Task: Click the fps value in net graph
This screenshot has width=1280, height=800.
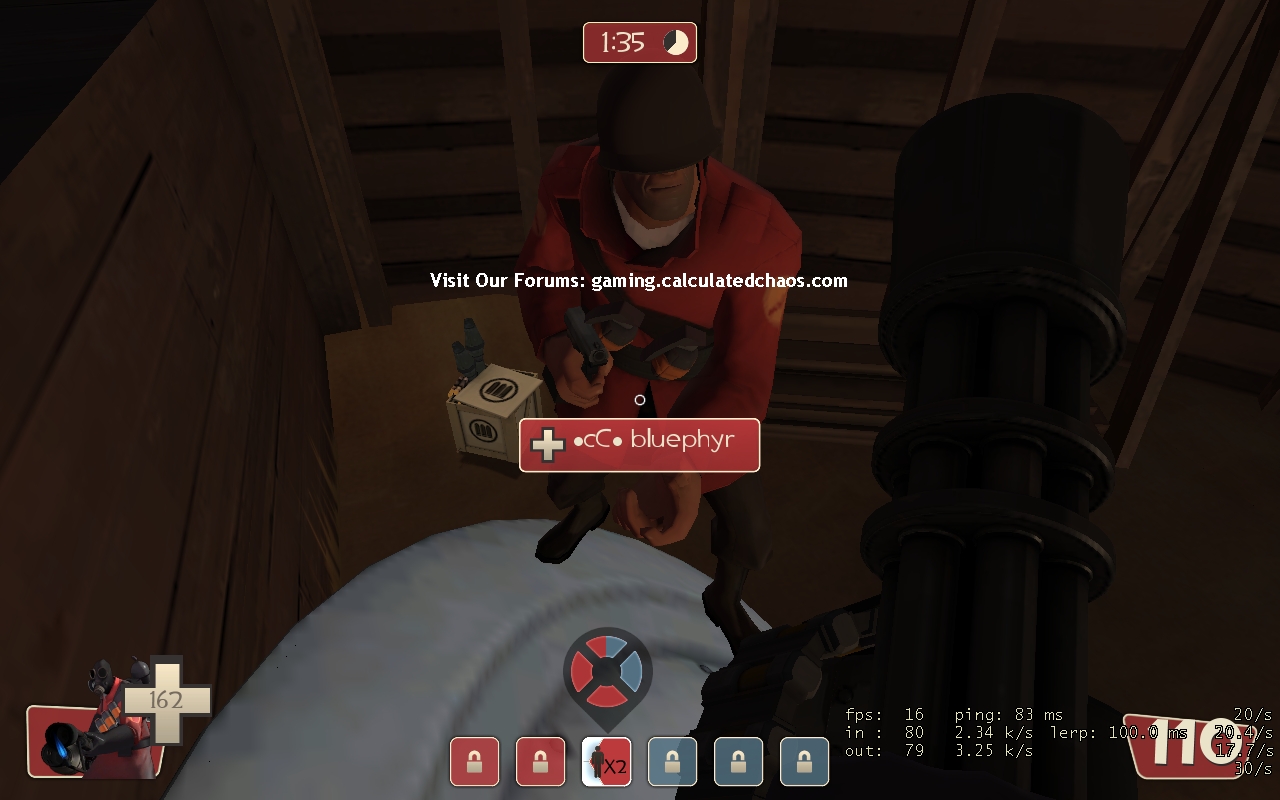Action: tap(912, 714)
